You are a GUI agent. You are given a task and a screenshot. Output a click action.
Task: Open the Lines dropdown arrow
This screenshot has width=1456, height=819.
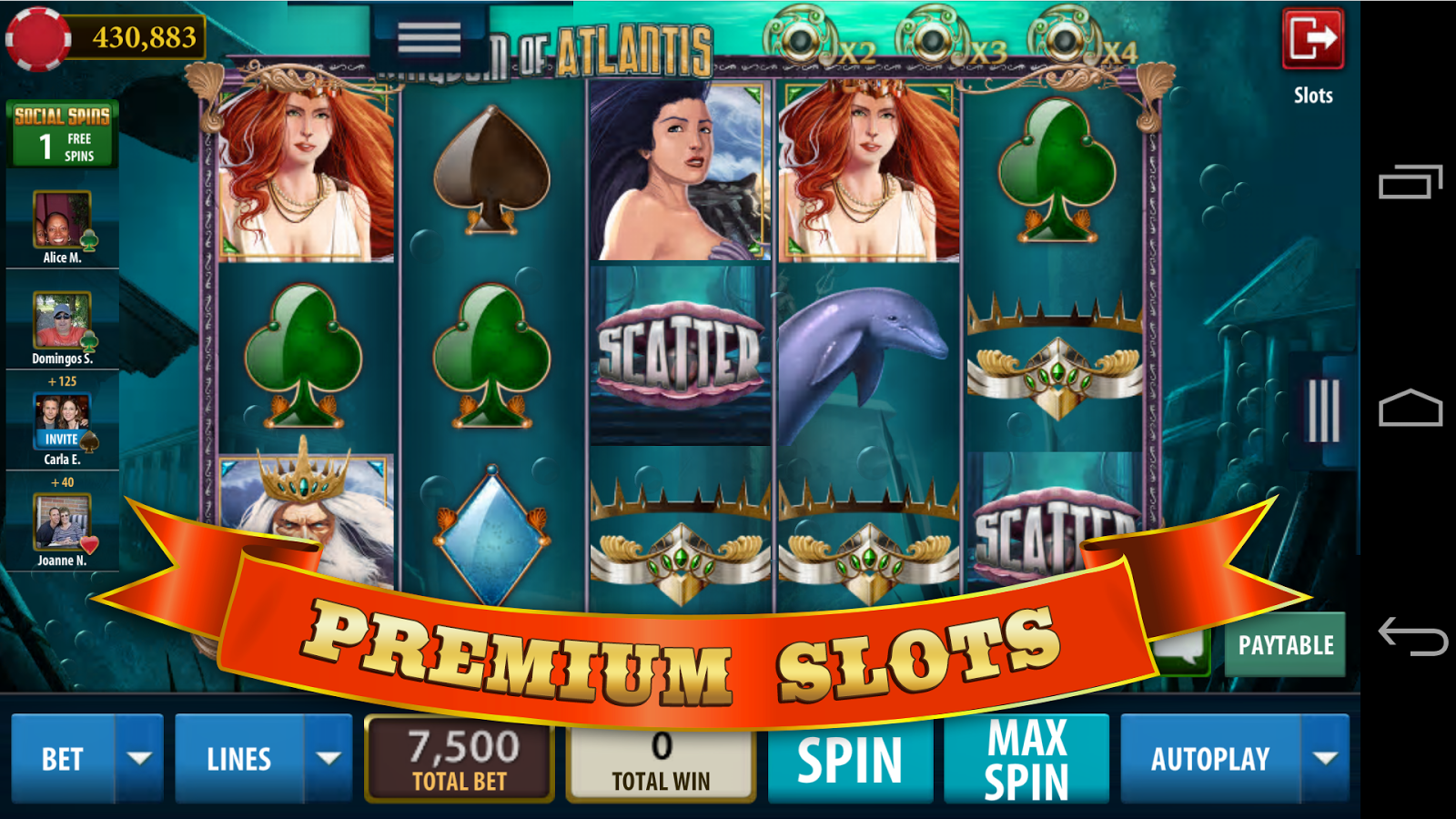329,759
